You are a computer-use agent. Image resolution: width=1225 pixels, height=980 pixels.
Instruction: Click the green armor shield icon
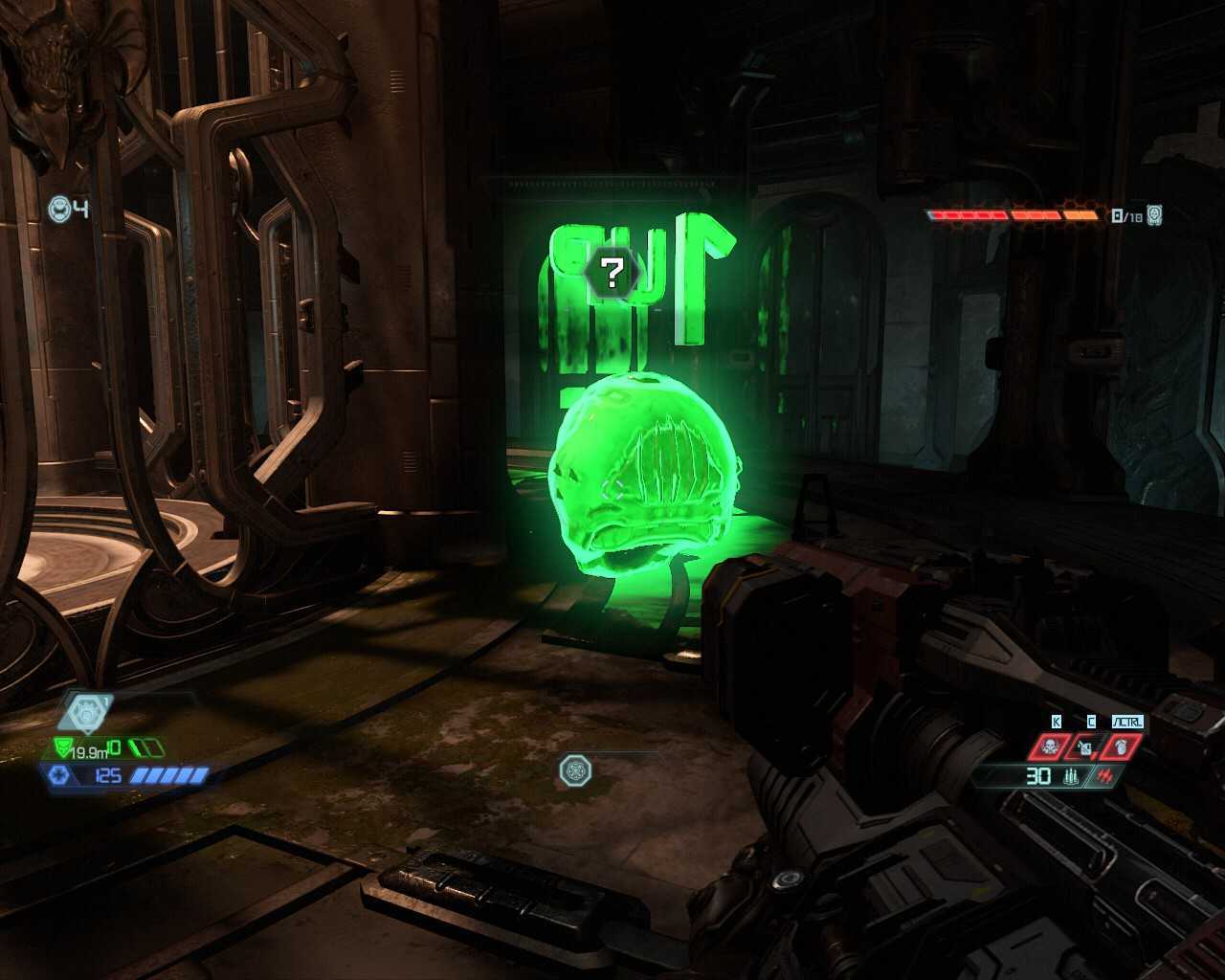click(65, 748)
